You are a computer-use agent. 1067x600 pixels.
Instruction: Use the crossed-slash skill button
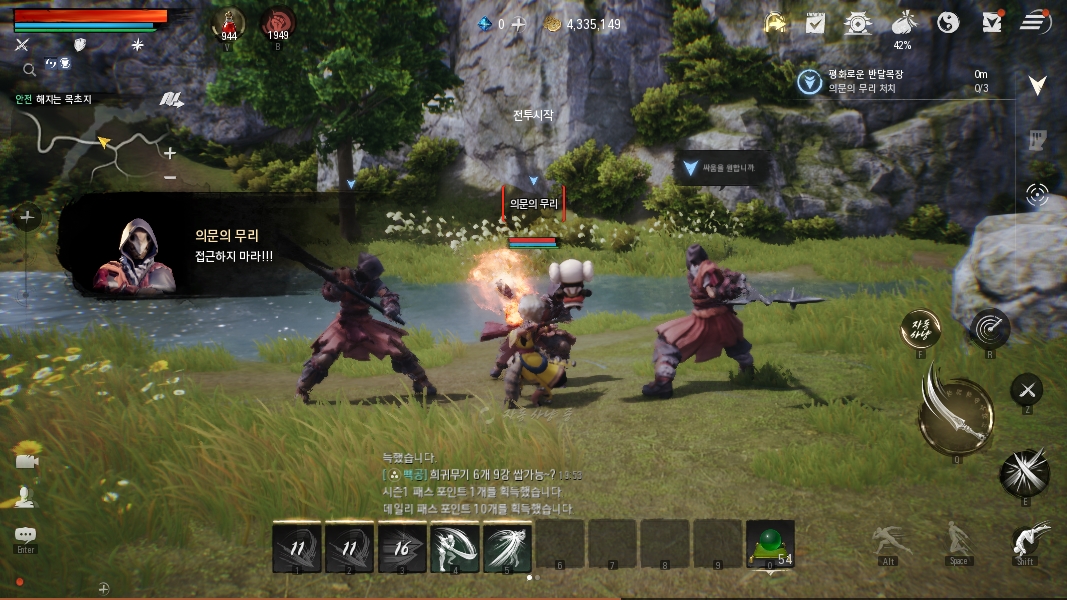tap(1026, 472)
